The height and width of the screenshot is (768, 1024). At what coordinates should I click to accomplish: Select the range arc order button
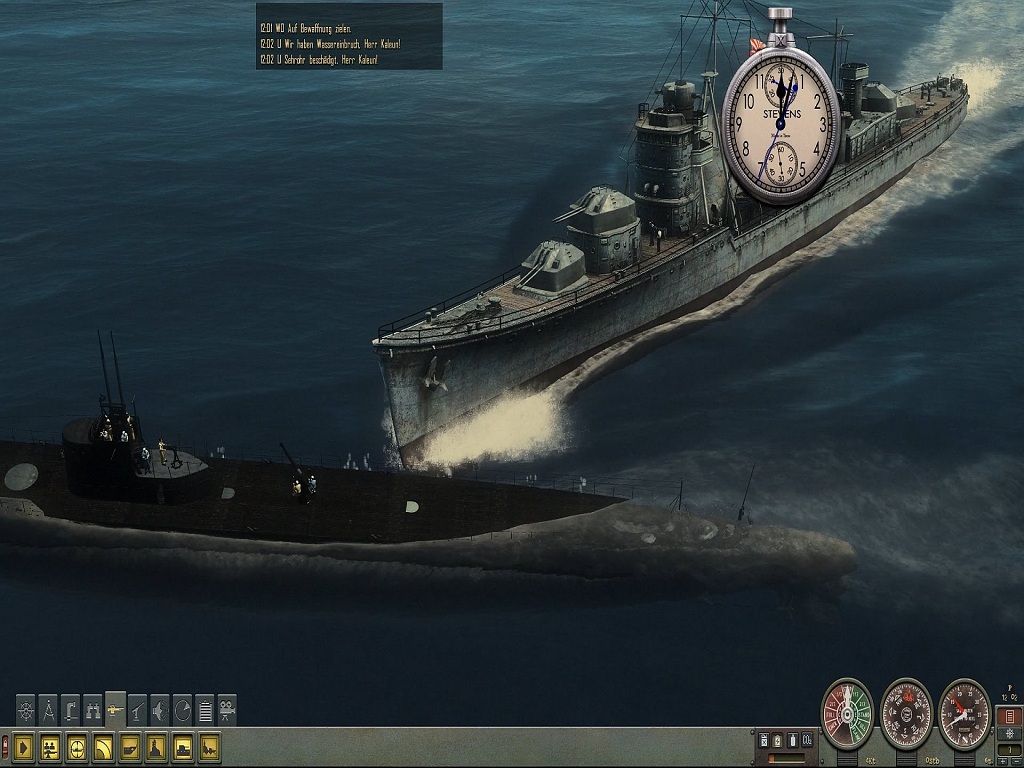(103, 747)
